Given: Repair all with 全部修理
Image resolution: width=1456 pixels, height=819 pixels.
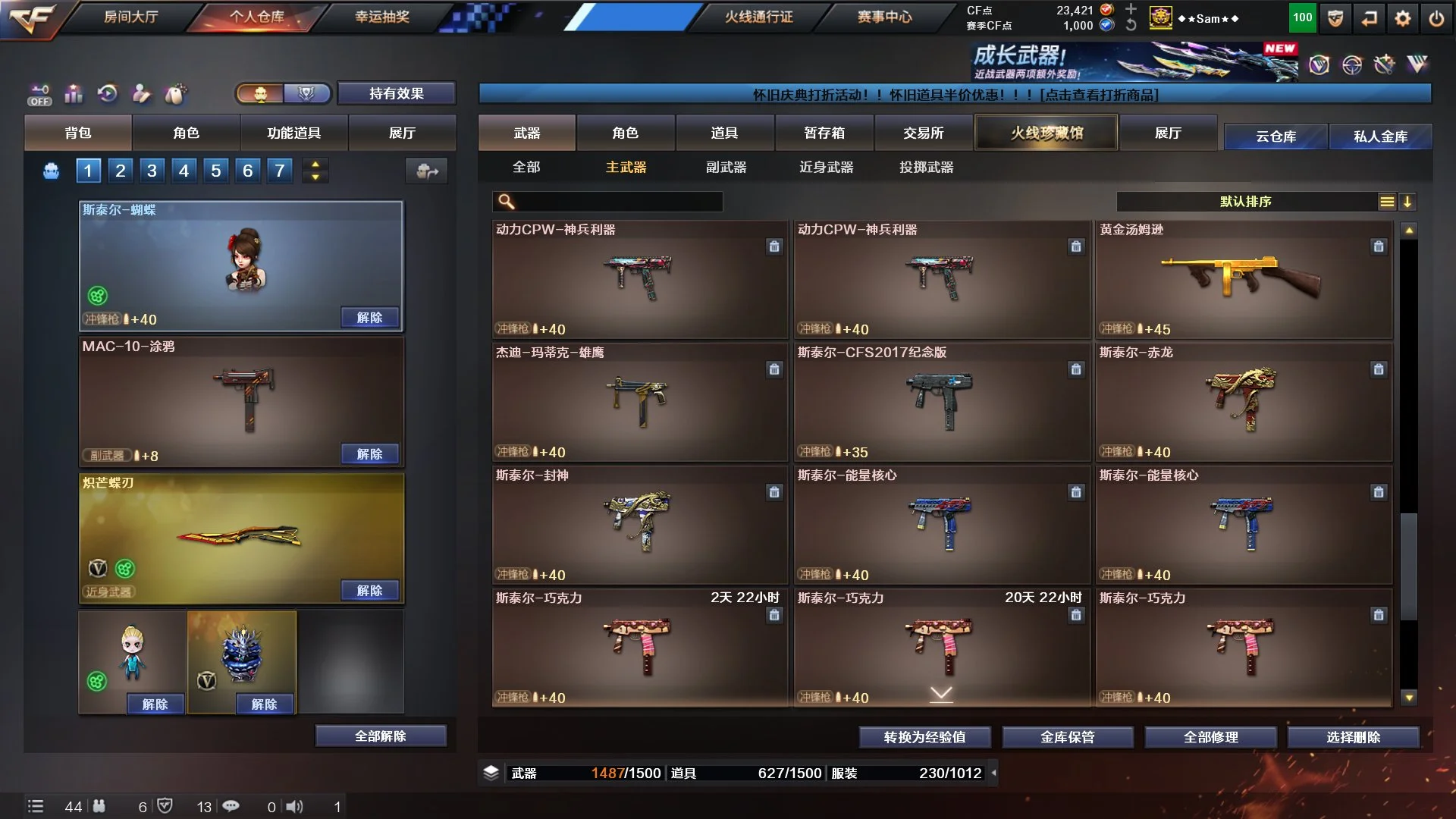Looking at the screenshot, I should [1210, 737].
